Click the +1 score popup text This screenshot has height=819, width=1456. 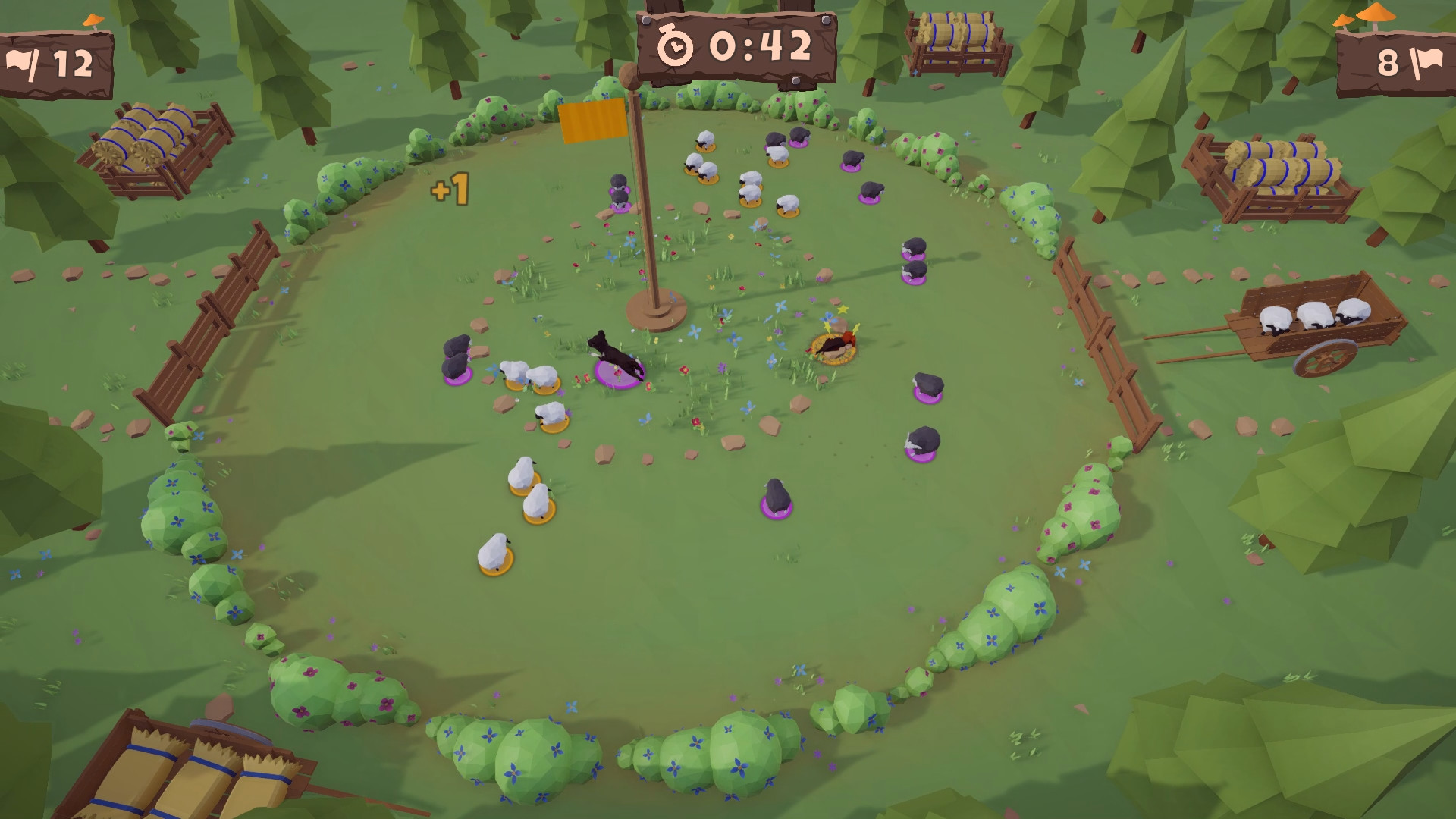(451, 190)
